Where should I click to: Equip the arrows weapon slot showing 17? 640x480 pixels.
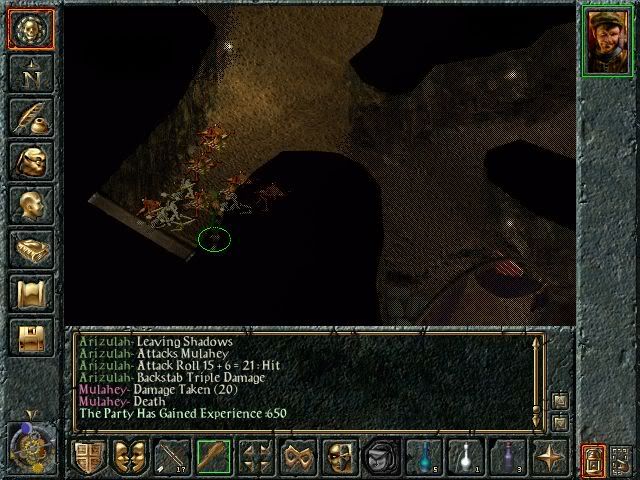[171, 456]
